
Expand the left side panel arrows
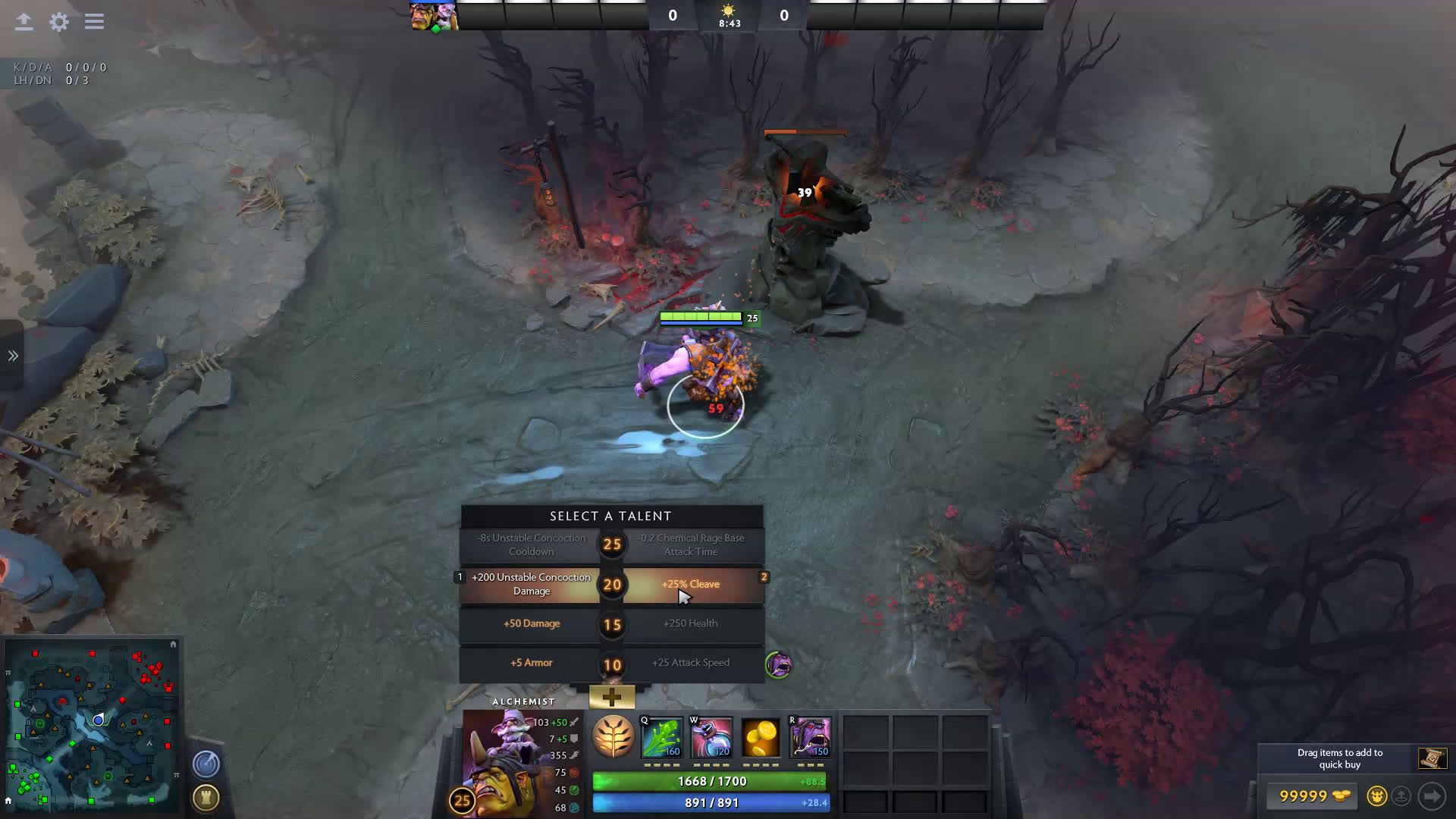pyautogui.click(x=13, y=356)
